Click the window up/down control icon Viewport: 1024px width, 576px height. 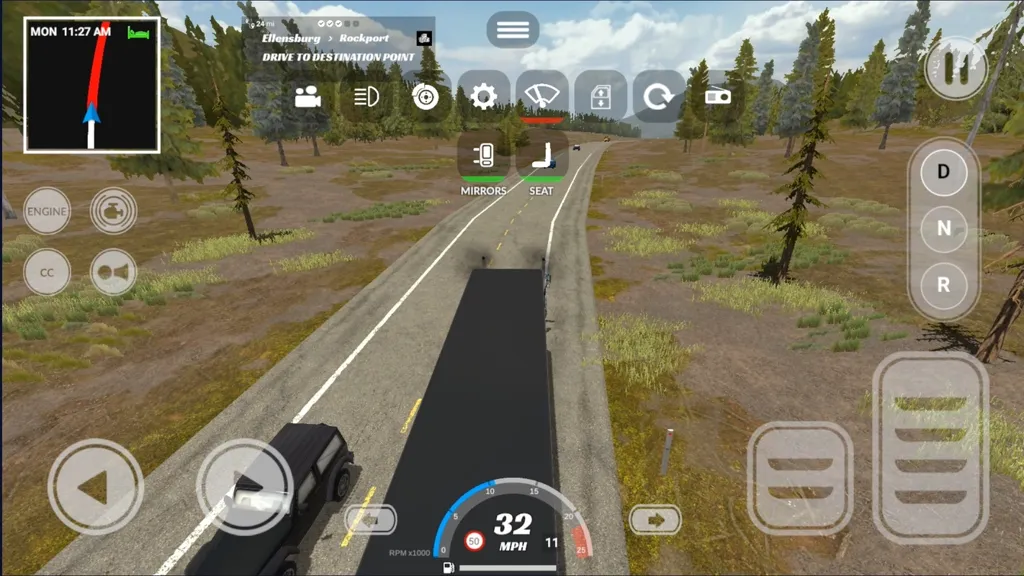click(x=600, y=97)
